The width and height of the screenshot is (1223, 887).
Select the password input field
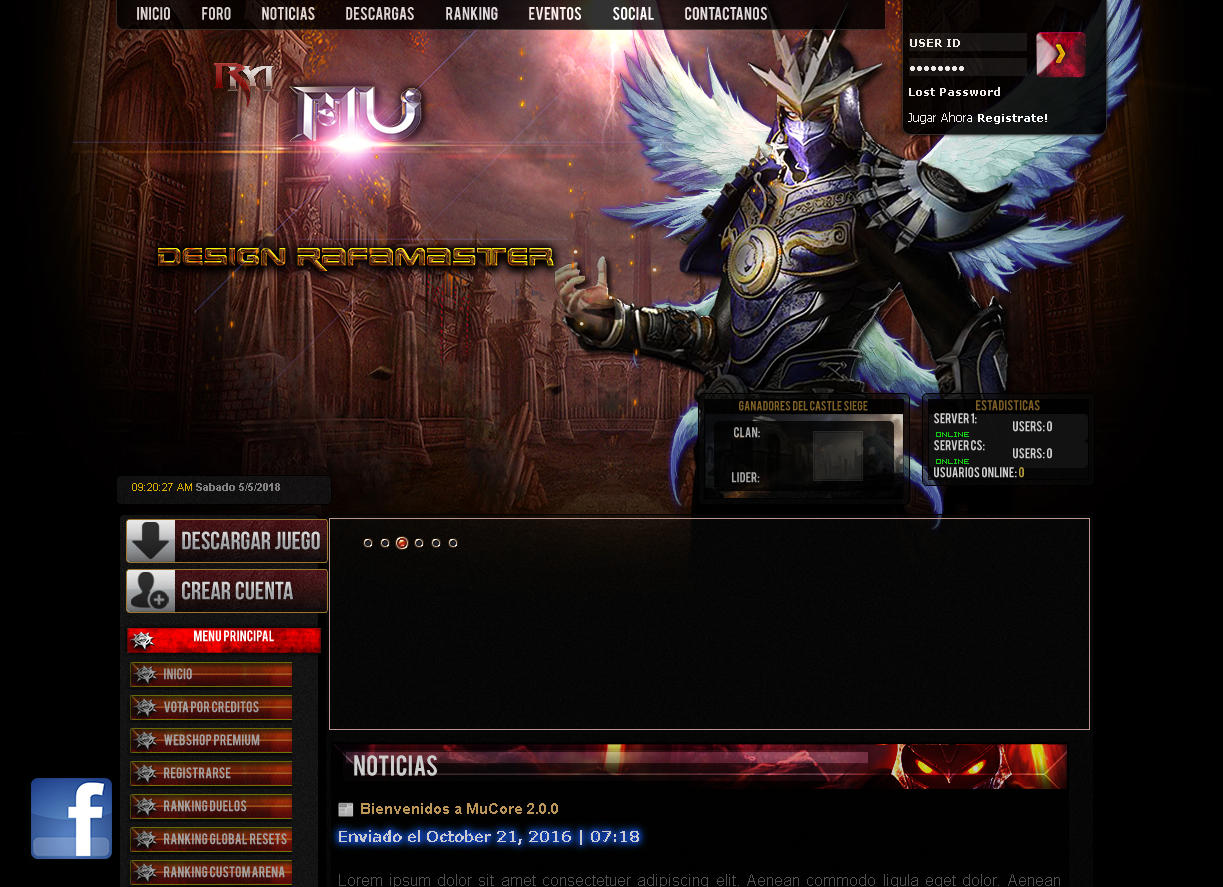pyautogui.click(x=966, y=68)
